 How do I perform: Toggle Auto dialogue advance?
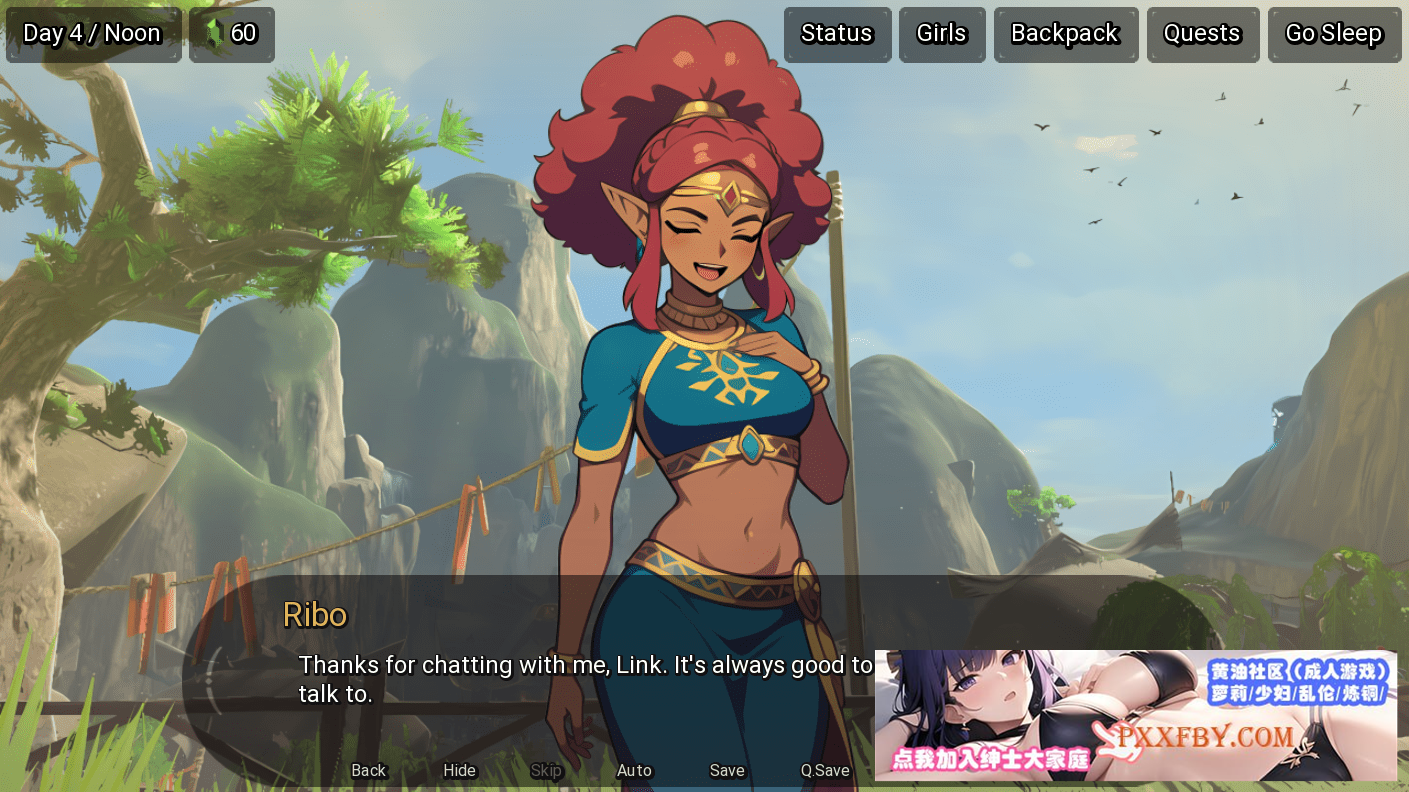pos(634,770)
